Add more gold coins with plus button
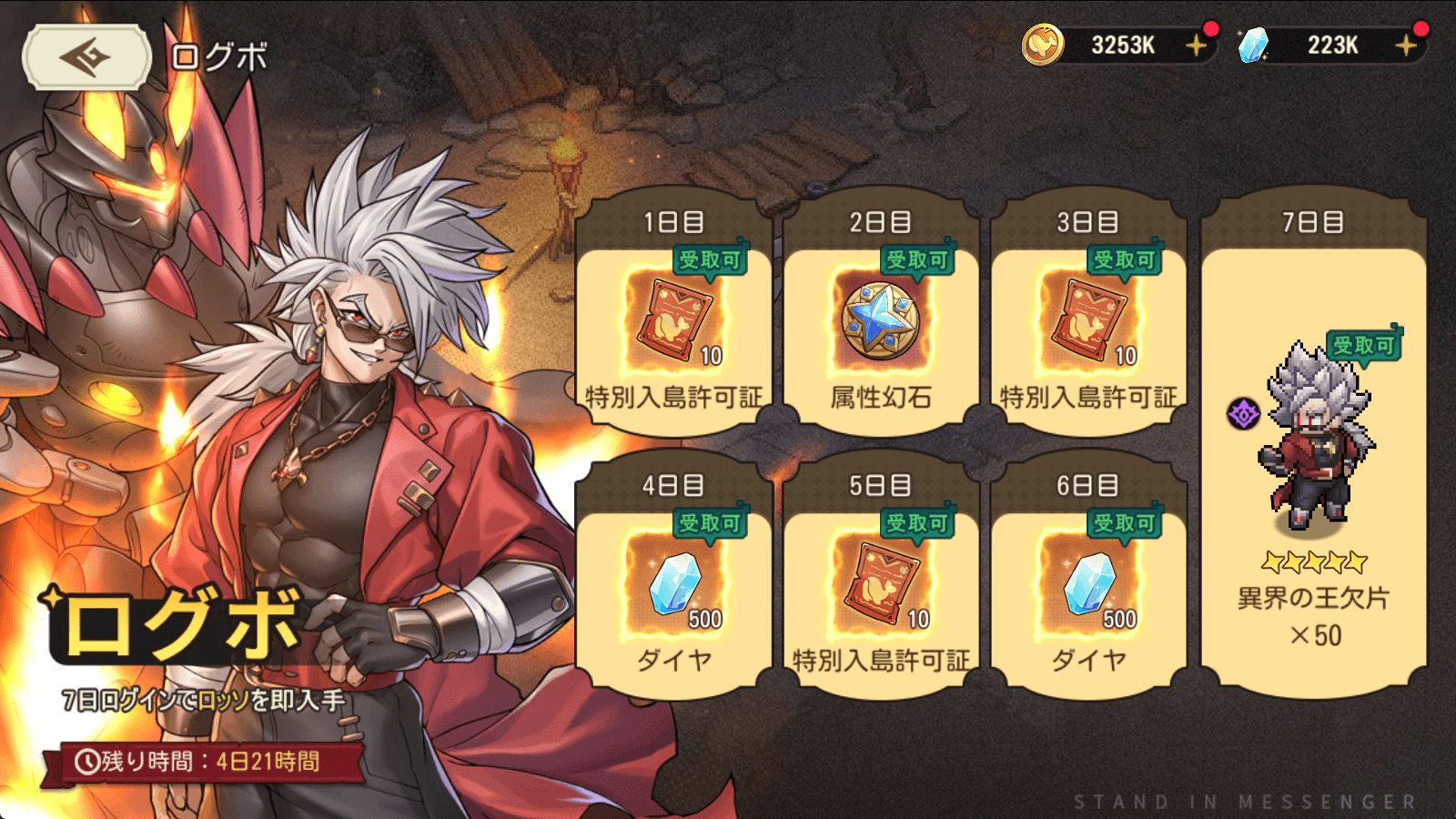Viewport: 1456px width, 819px height. [x=1196, y=45]
